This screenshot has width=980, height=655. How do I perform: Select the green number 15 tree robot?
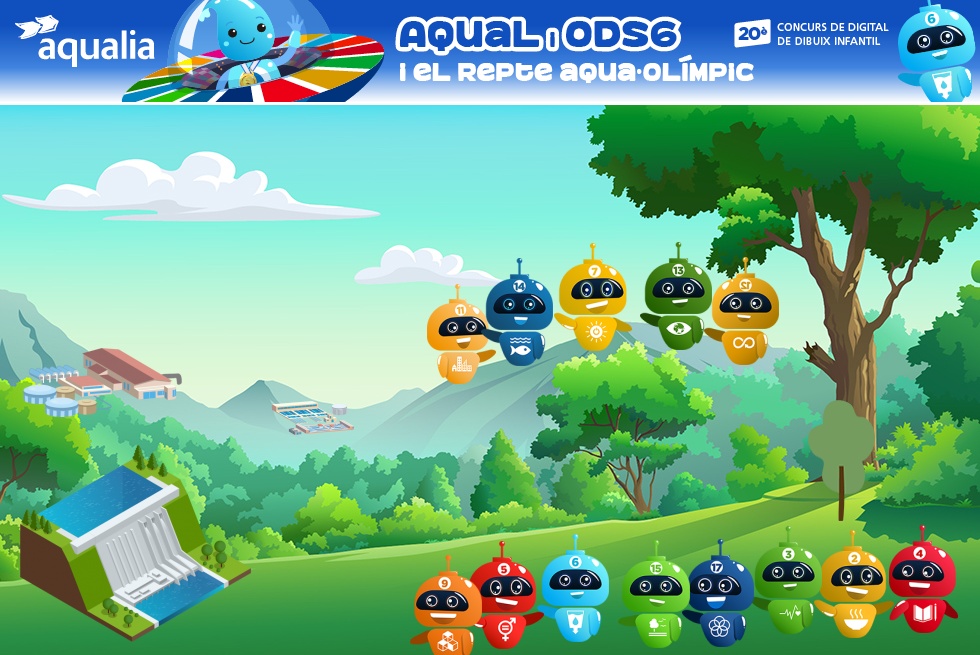(x=656, y=598)
